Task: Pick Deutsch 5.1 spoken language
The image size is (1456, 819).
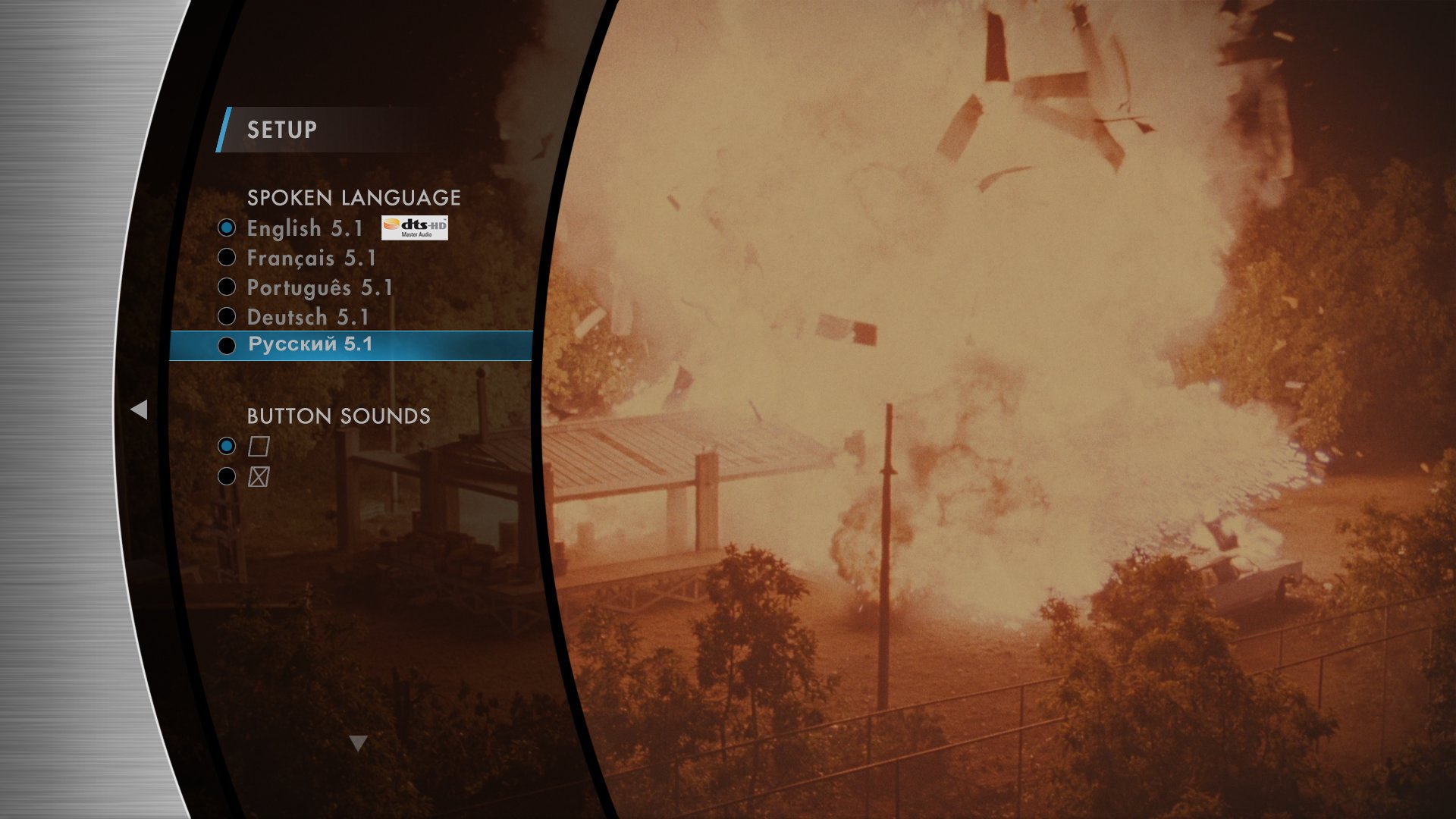Action: point(307,317)
